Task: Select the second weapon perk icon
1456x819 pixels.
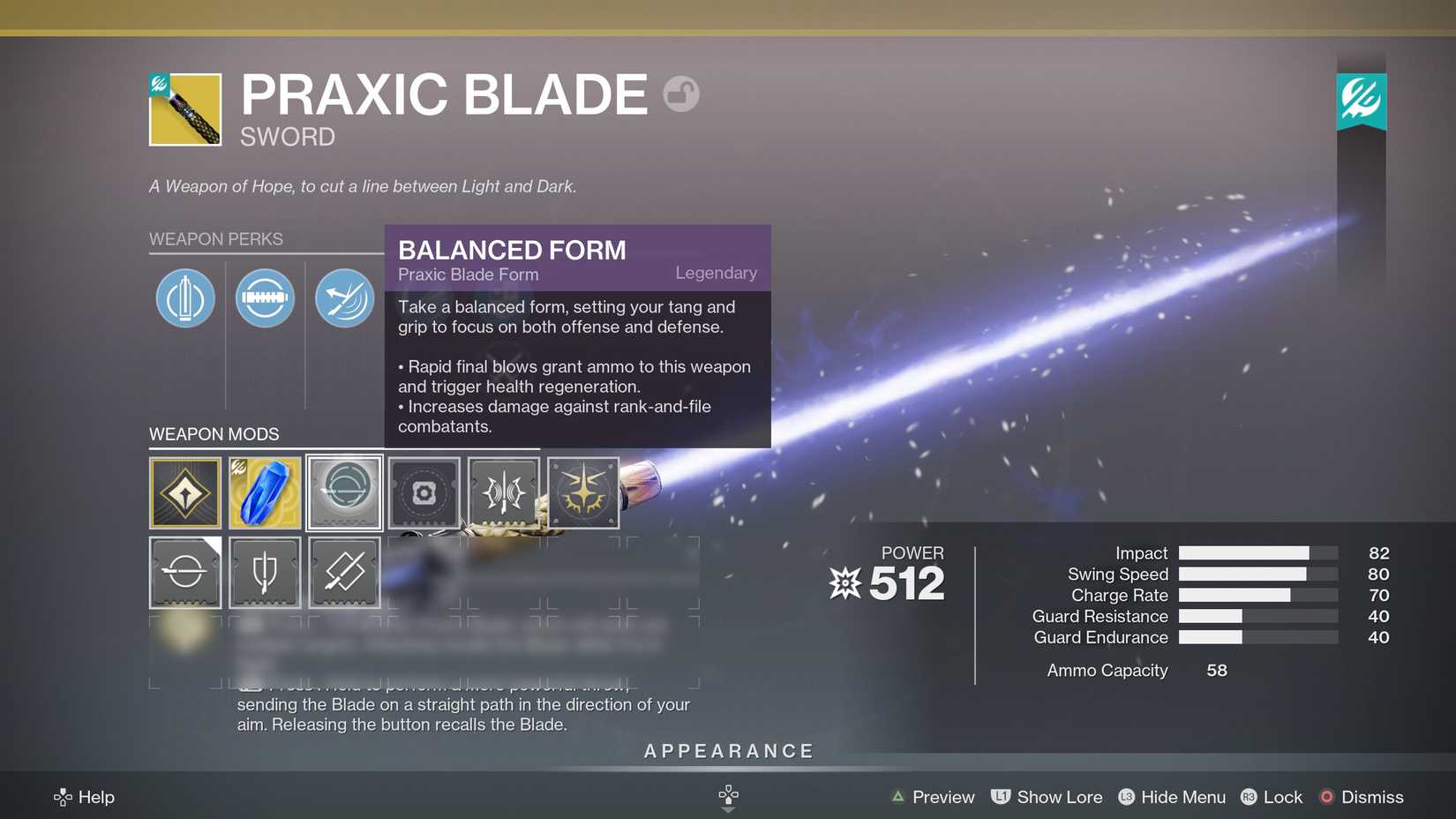Action: click(265, 298)
